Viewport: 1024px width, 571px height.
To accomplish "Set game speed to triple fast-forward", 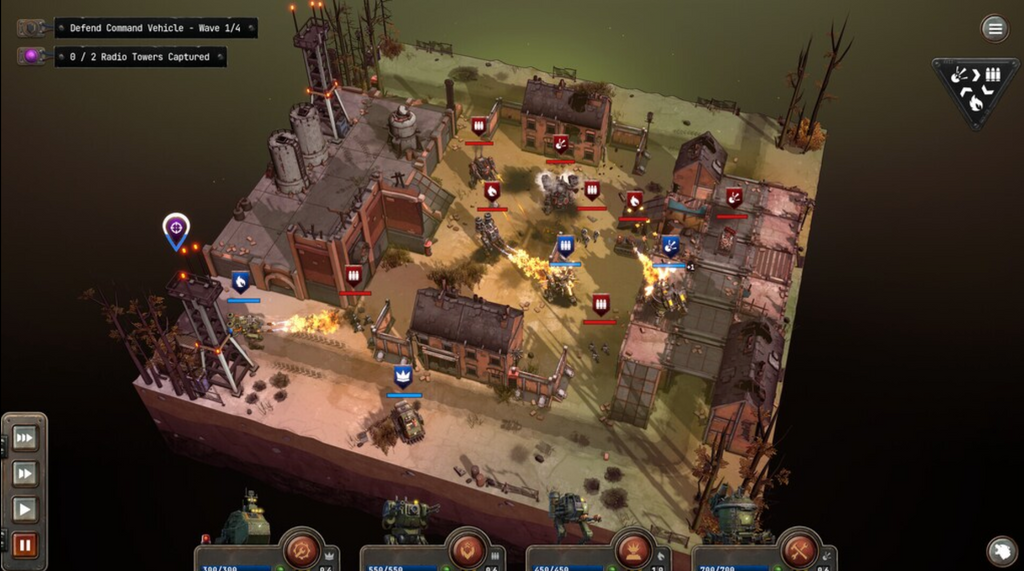I will [x=24, y=438].
